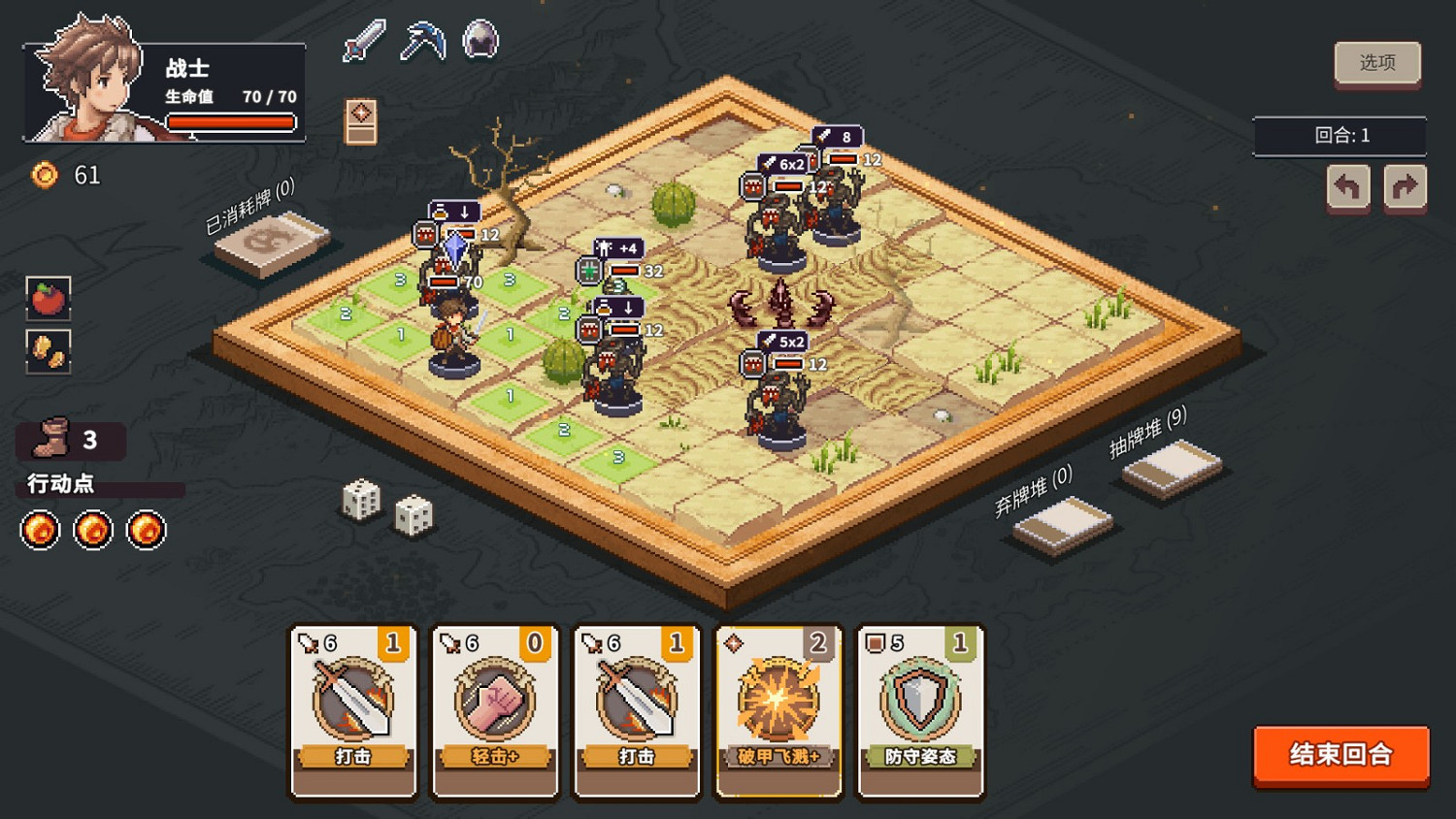Click the first action point flame orb
Image resolution: width=1456 pixels, height=819 pixels.
coord(39,531)
